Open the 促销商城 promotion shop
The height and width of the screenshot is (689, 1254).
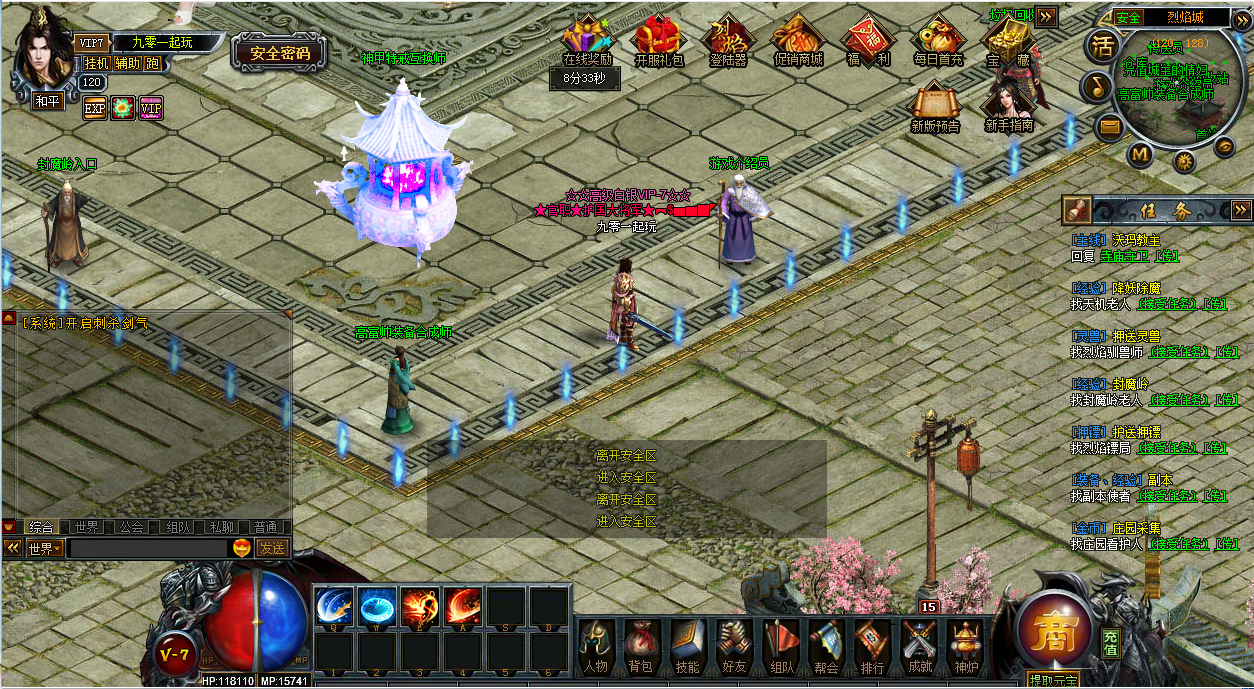click(798, 41)
